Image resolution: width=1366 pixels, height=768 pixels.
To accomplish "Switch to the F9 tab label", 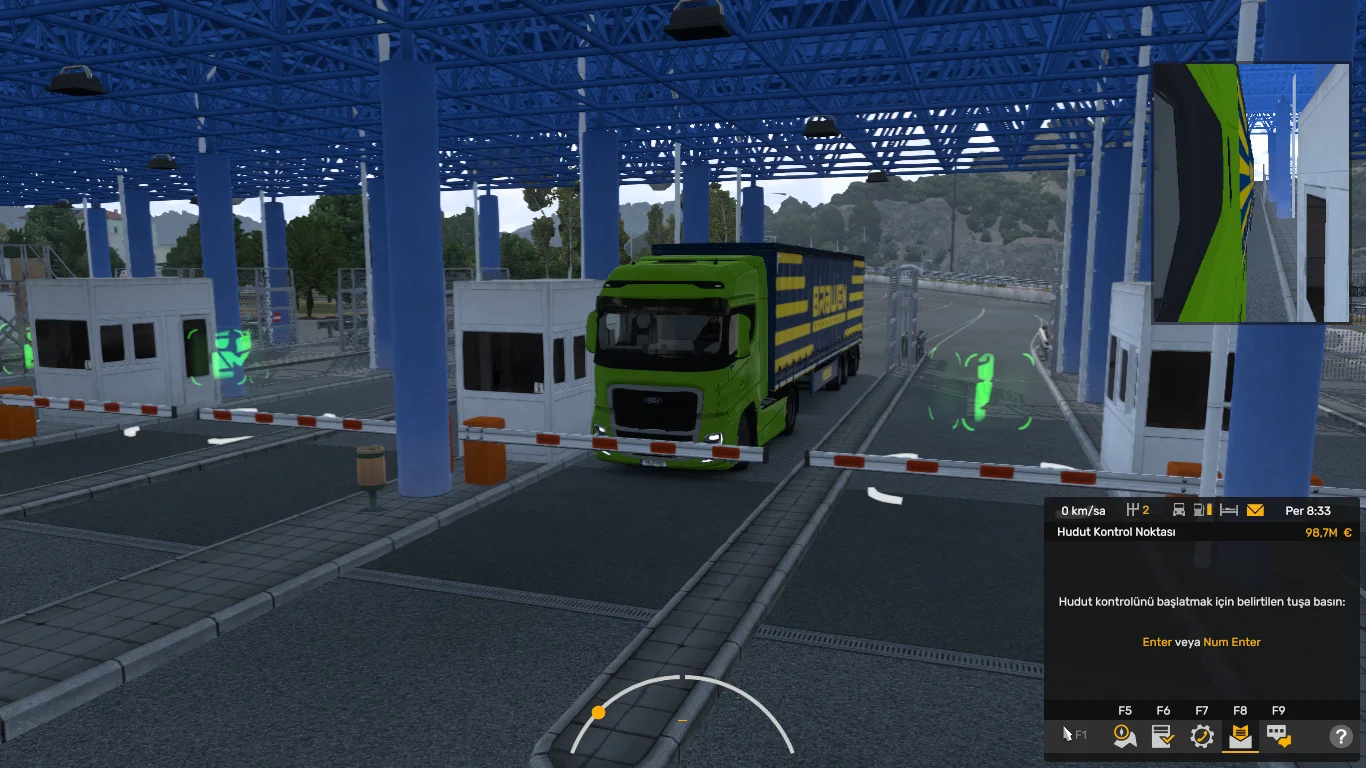I will [1278, 710].
